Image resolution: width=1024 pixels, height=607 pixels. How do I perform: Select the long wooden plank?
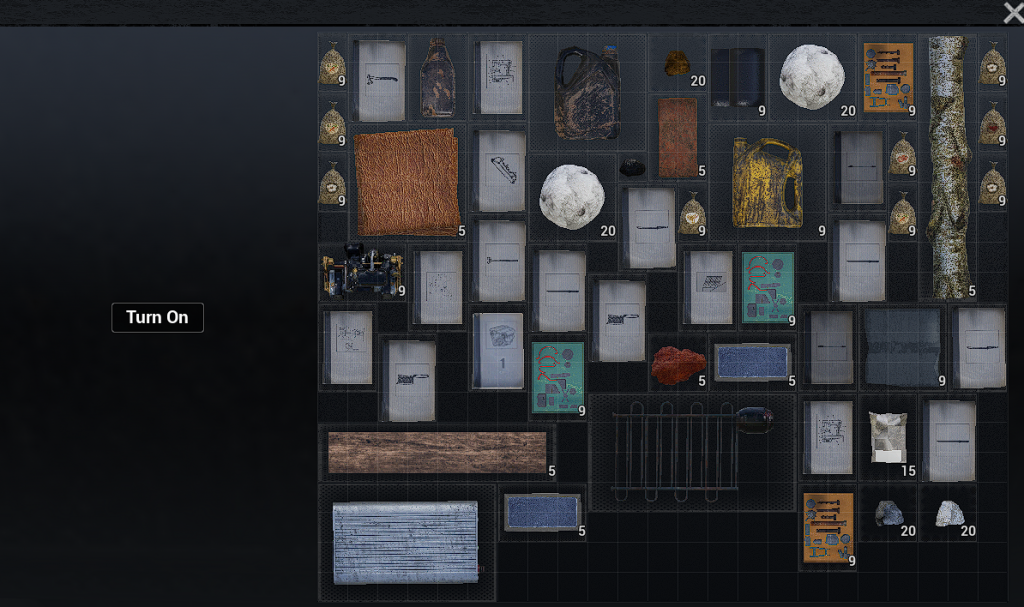pyautogui.click(x=437, y=452)
